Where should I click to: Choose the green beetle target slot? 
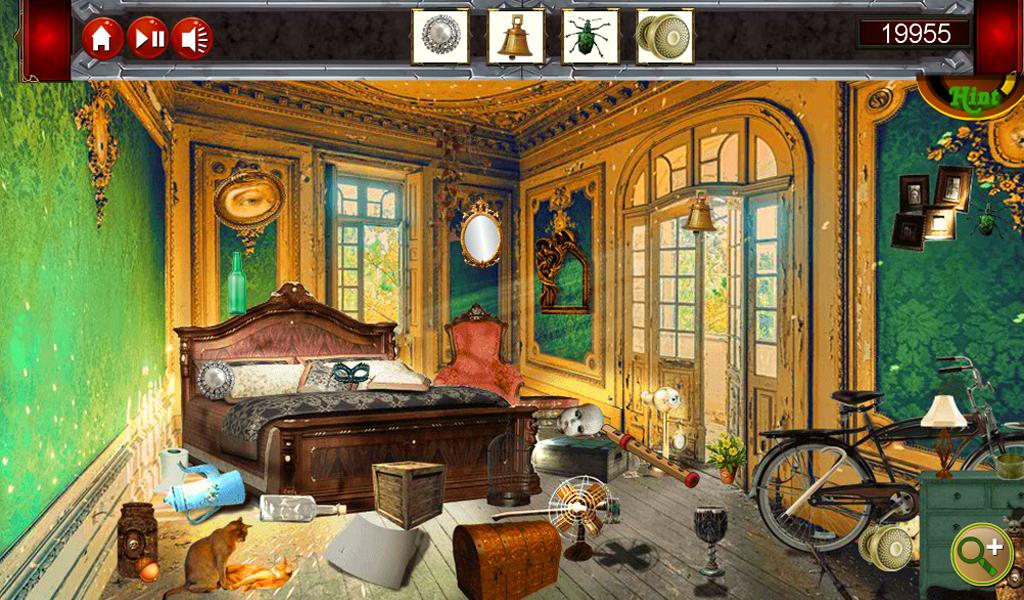[590, 37]
